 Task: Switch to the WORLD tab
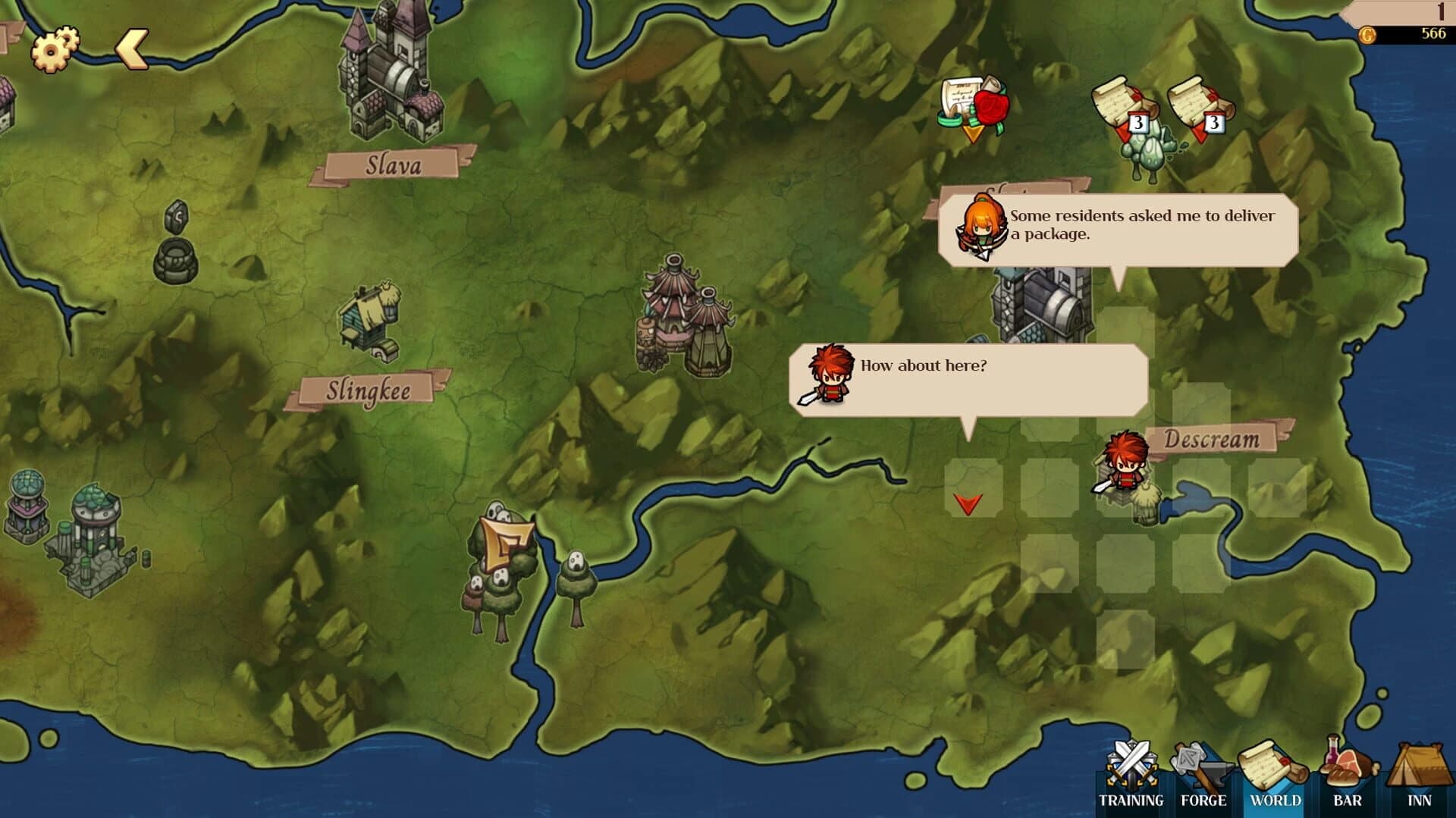coord(1274,800)
